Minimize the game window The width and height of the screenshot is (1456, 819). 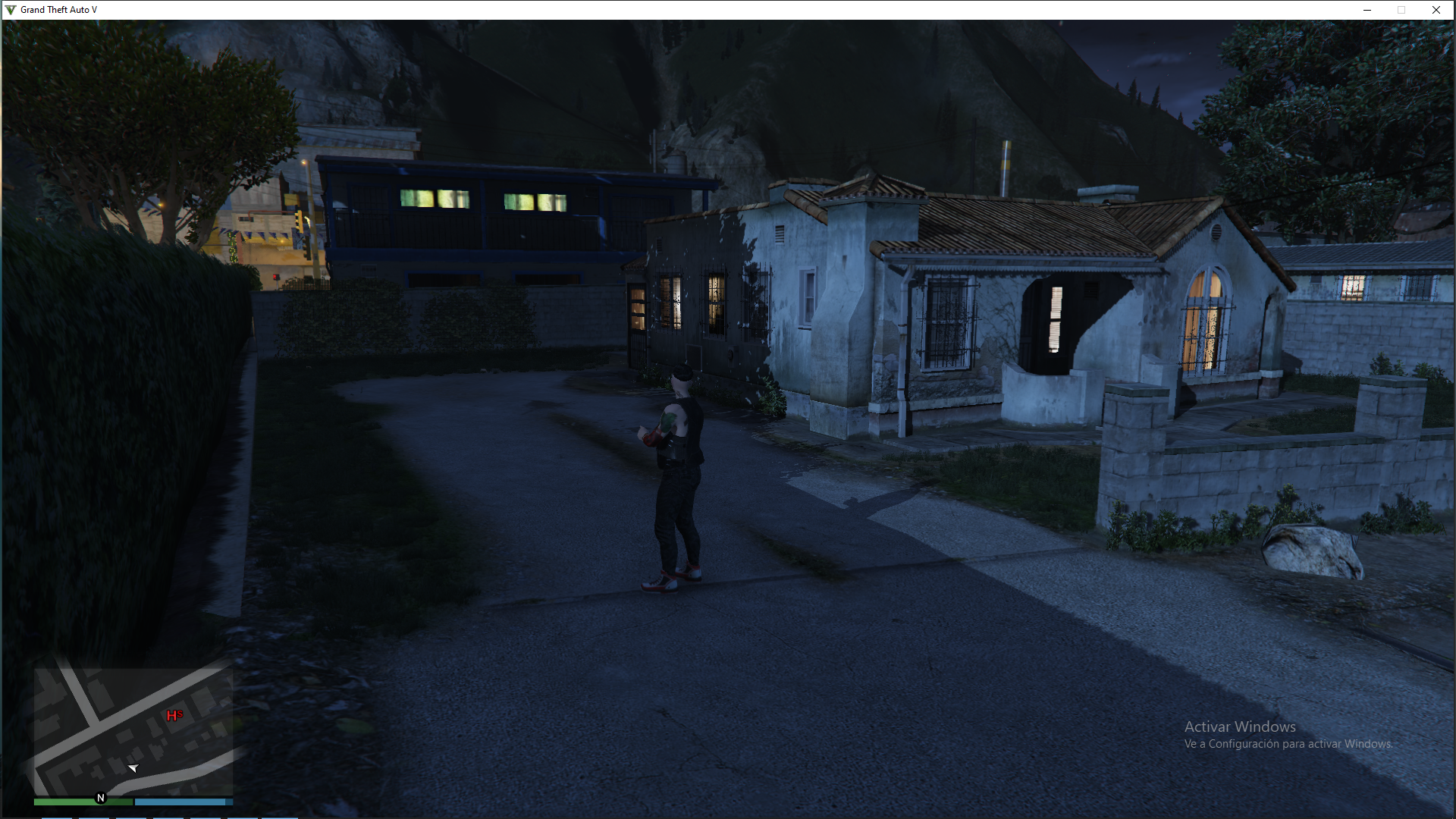(1367, 10)
